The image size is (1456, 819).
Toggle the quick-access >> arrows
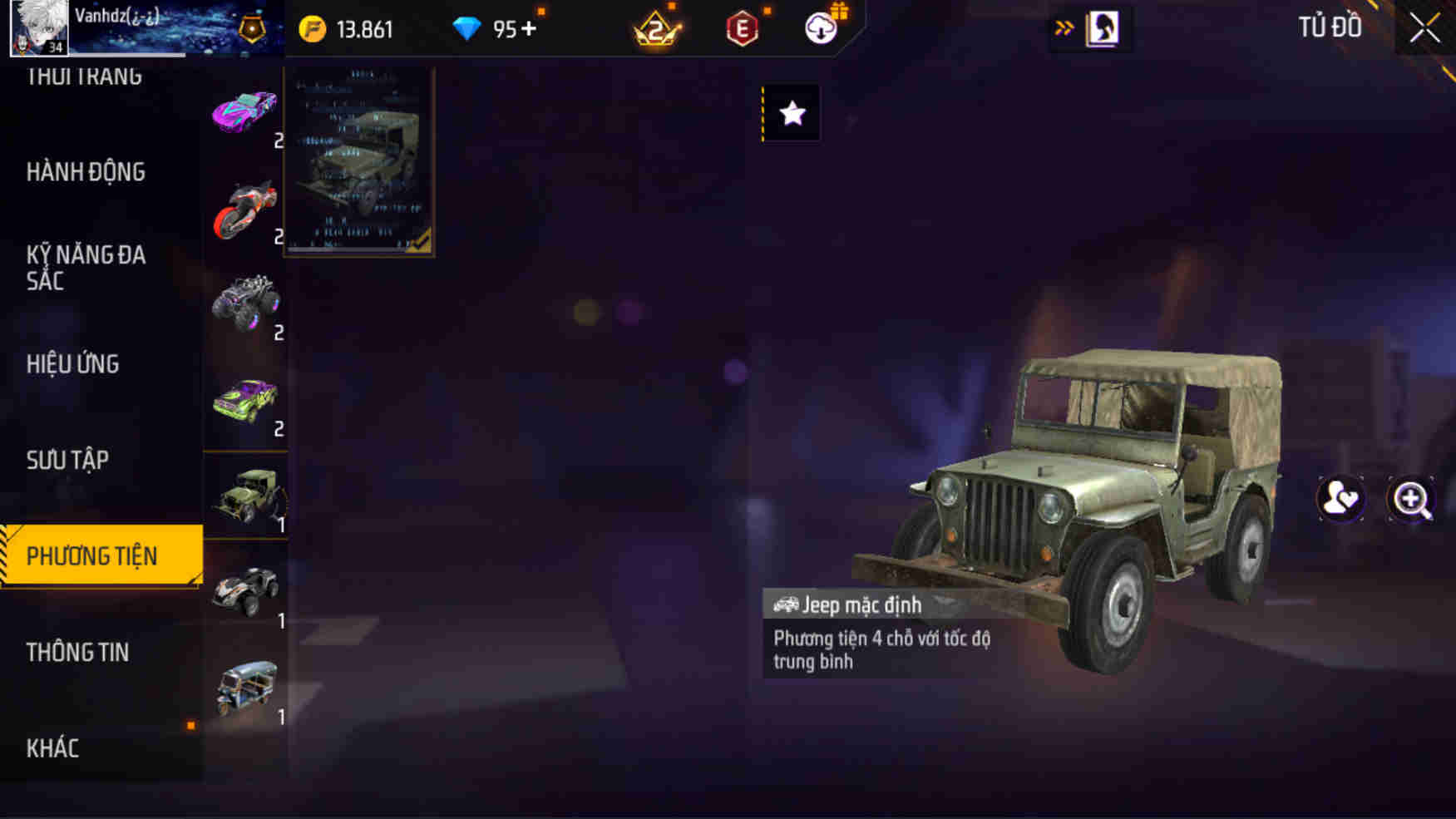click(1064, 26)
